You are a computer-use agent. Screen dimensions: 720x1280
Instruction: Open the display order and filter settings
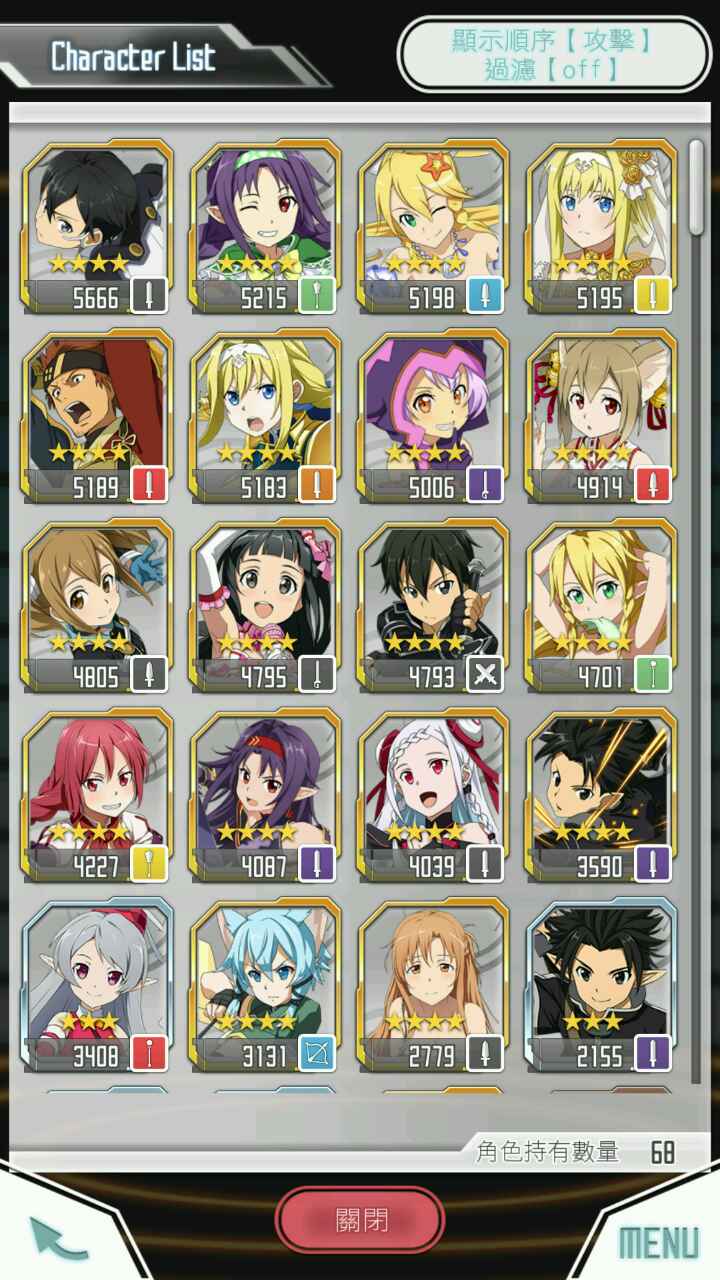(554, 54)
